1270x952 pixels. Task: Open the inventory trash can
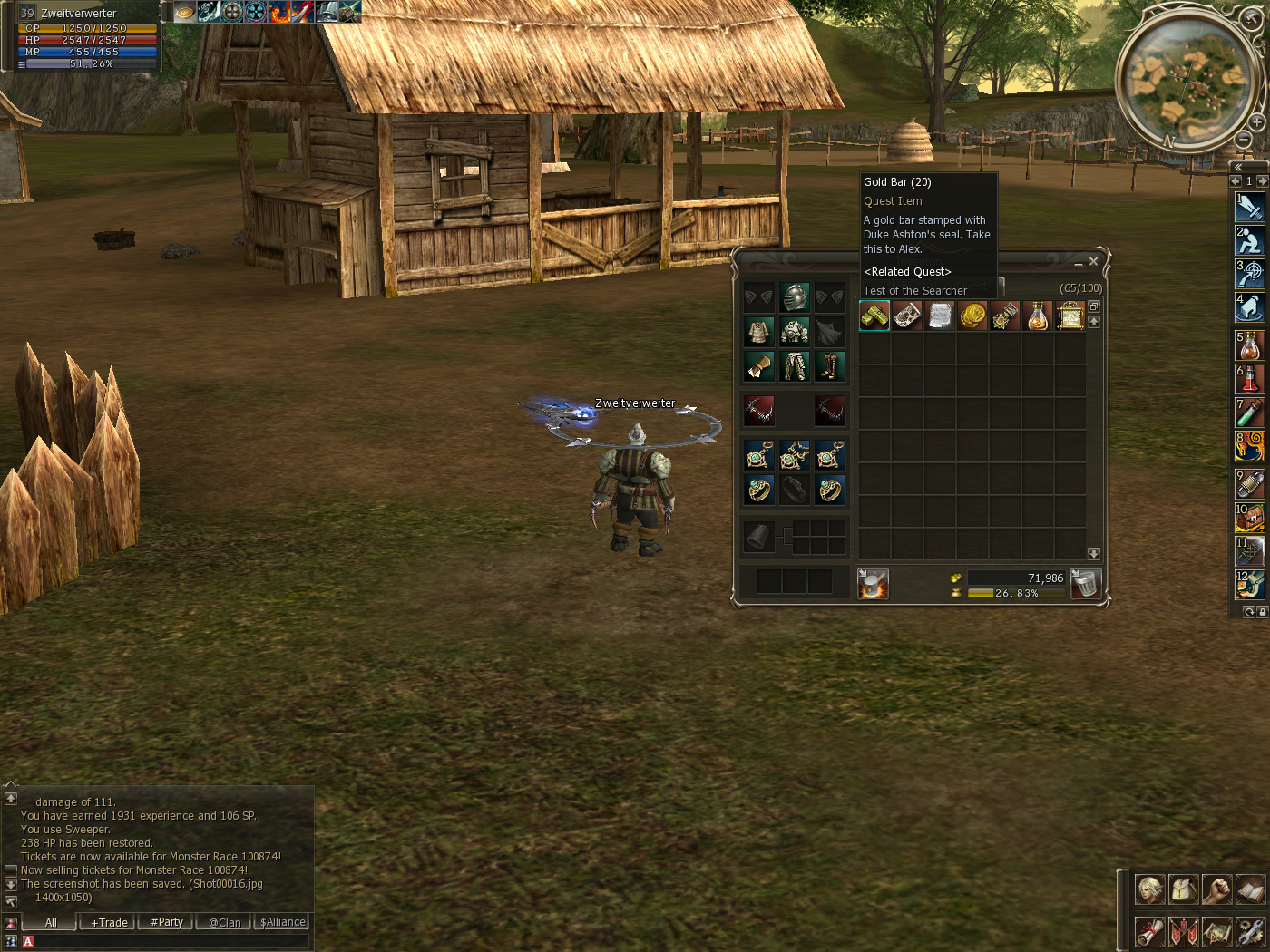pos(1085,584)
